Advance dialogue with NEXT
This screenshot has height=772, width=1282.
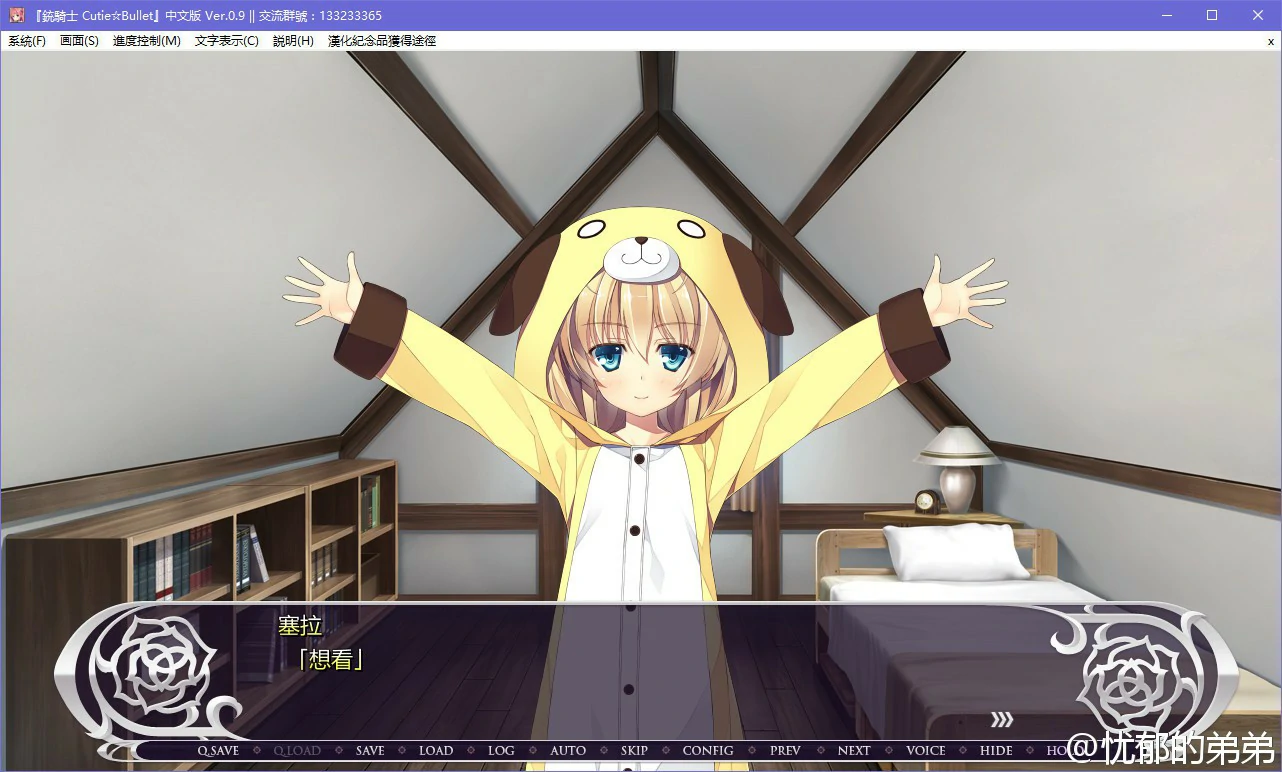853,750
